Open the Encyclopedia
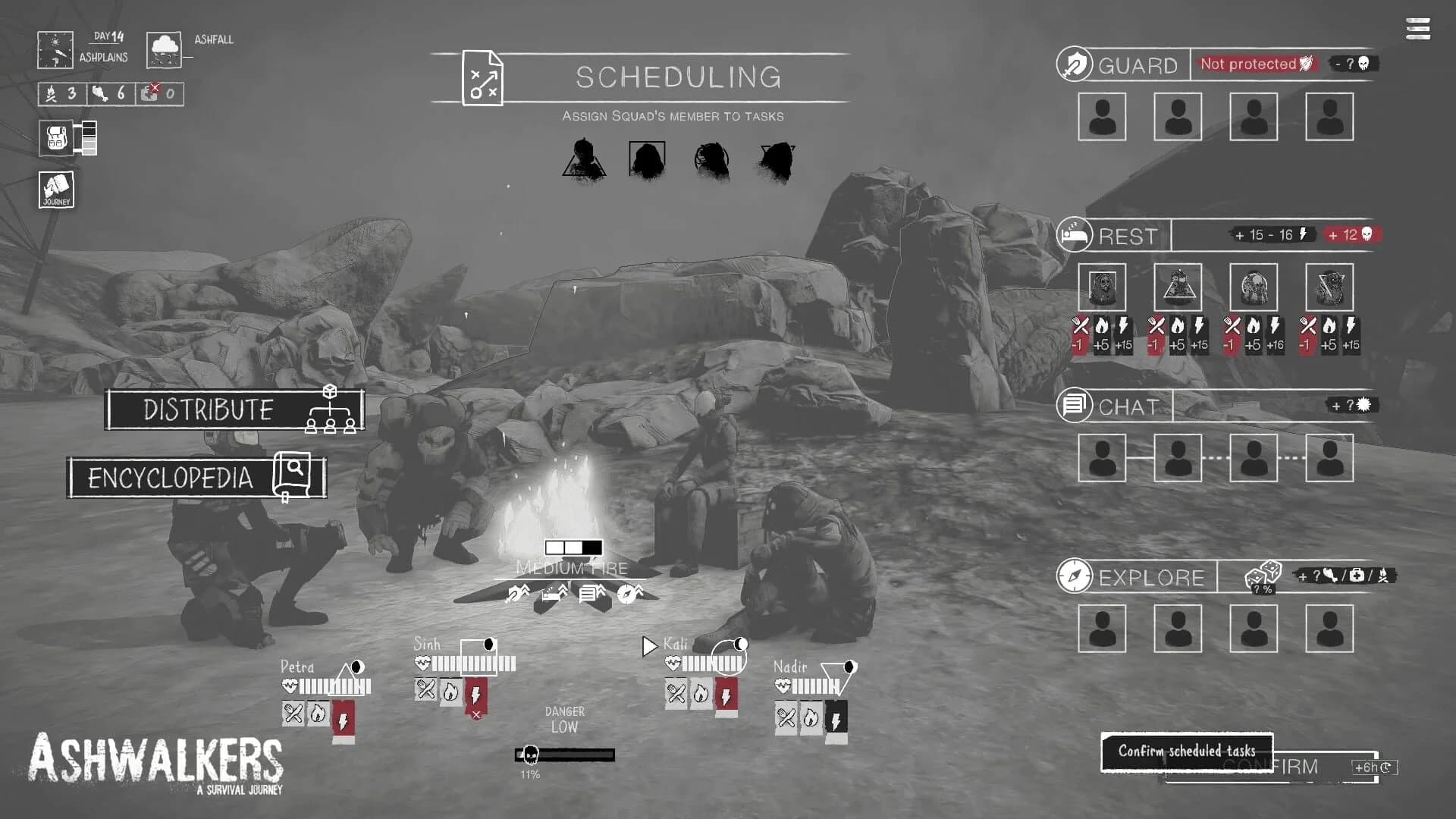This screenshot has width=1456, height=819. pyautogui.click(x=171, y=477)
